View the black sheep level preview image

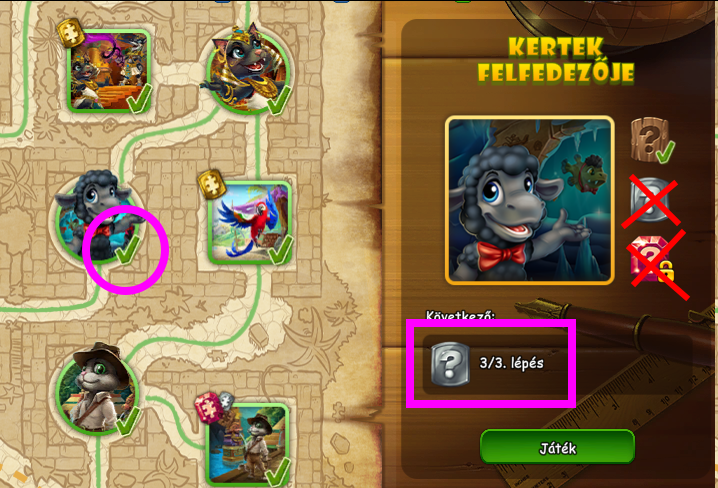click(529, 200)
